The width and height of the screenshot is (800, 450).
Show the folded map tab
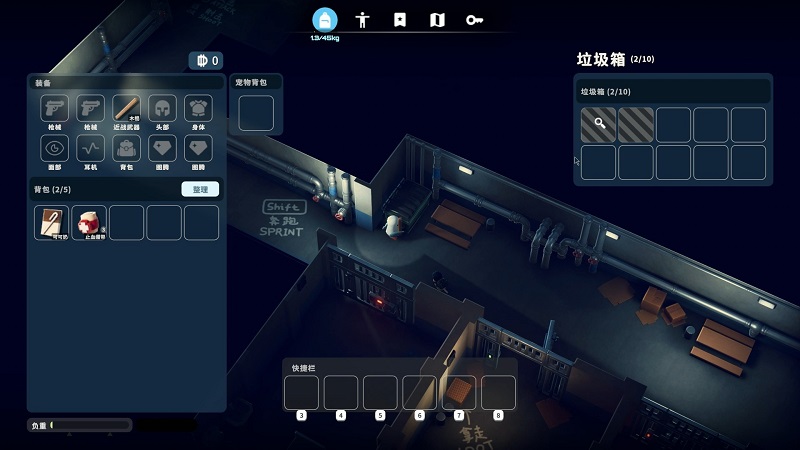coord(437,19)
